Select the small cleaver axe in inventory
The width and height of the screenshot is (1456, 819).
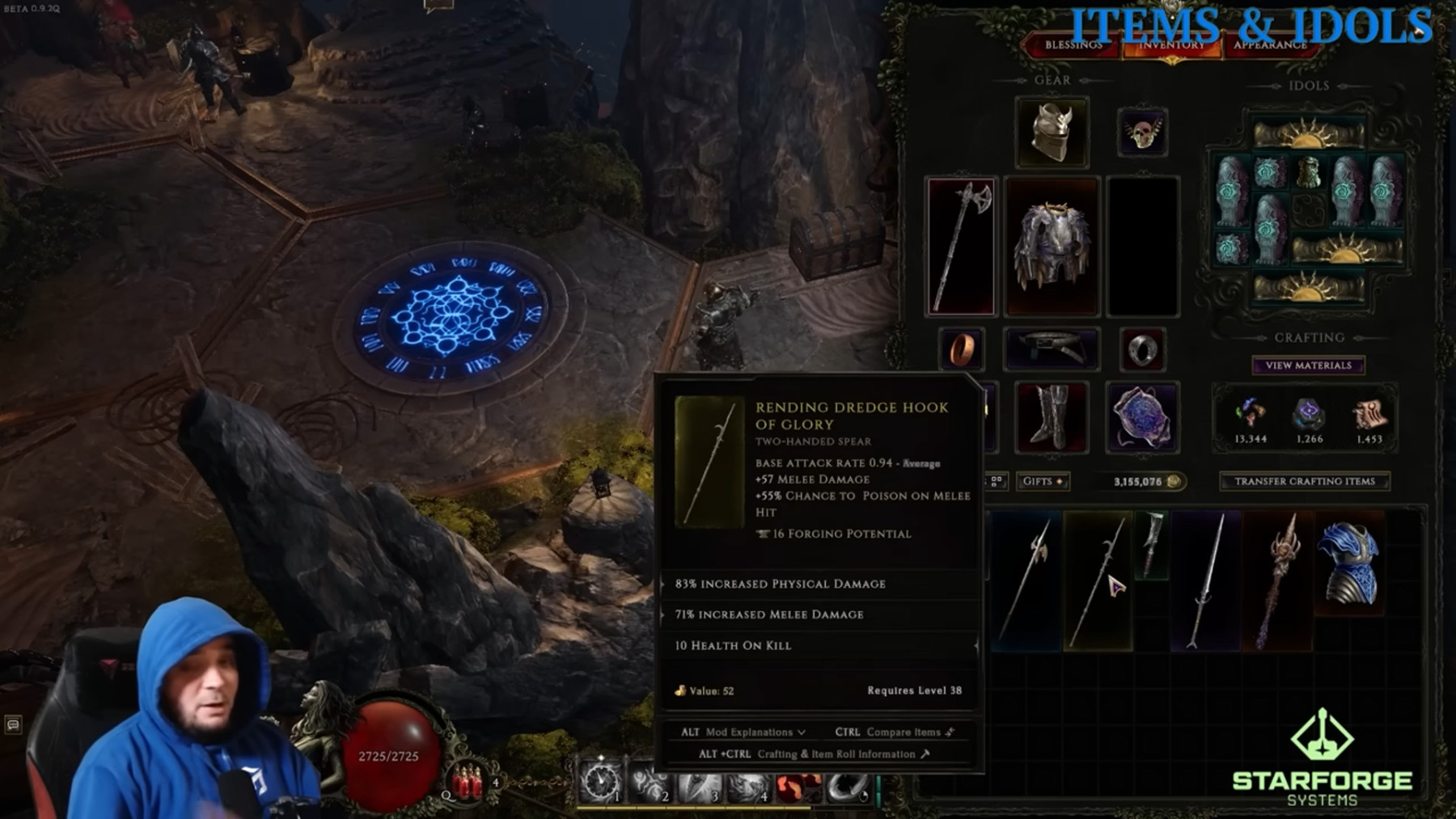[1153, 543]
